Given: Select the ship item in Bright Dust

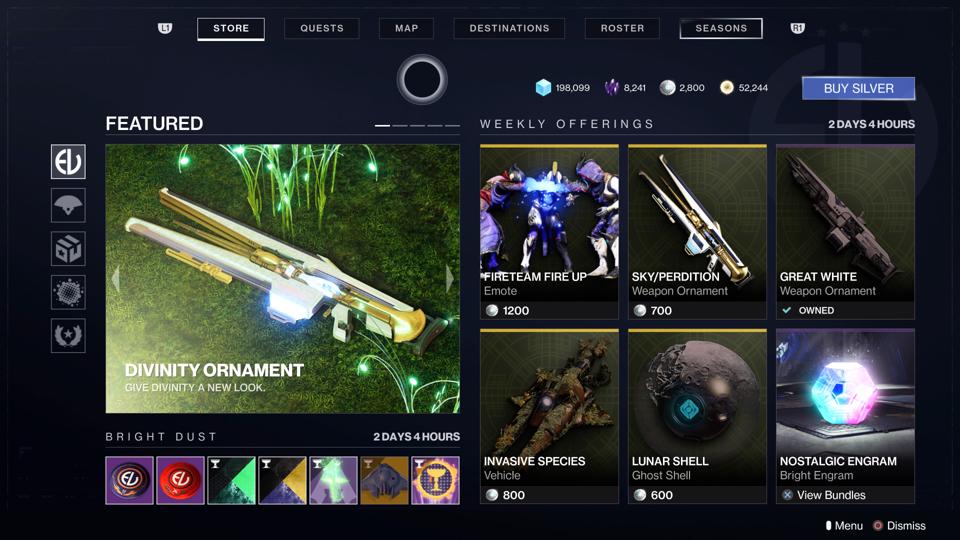Looking at the screenshot, I should (384, 481).
